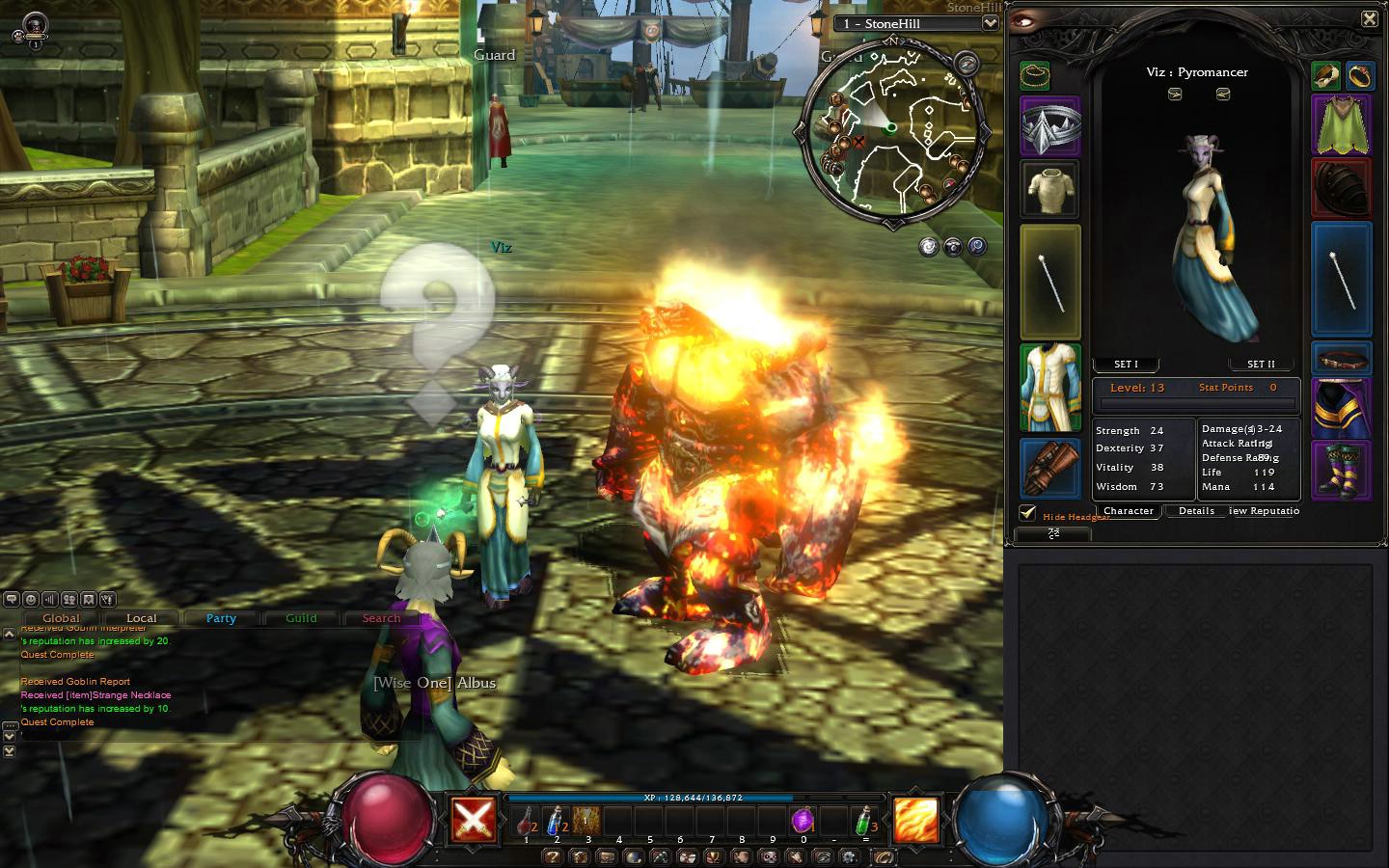This screenshot has height=868, width=1389.
Task: Open the Details tab
Action: (x=1196, y=511)
